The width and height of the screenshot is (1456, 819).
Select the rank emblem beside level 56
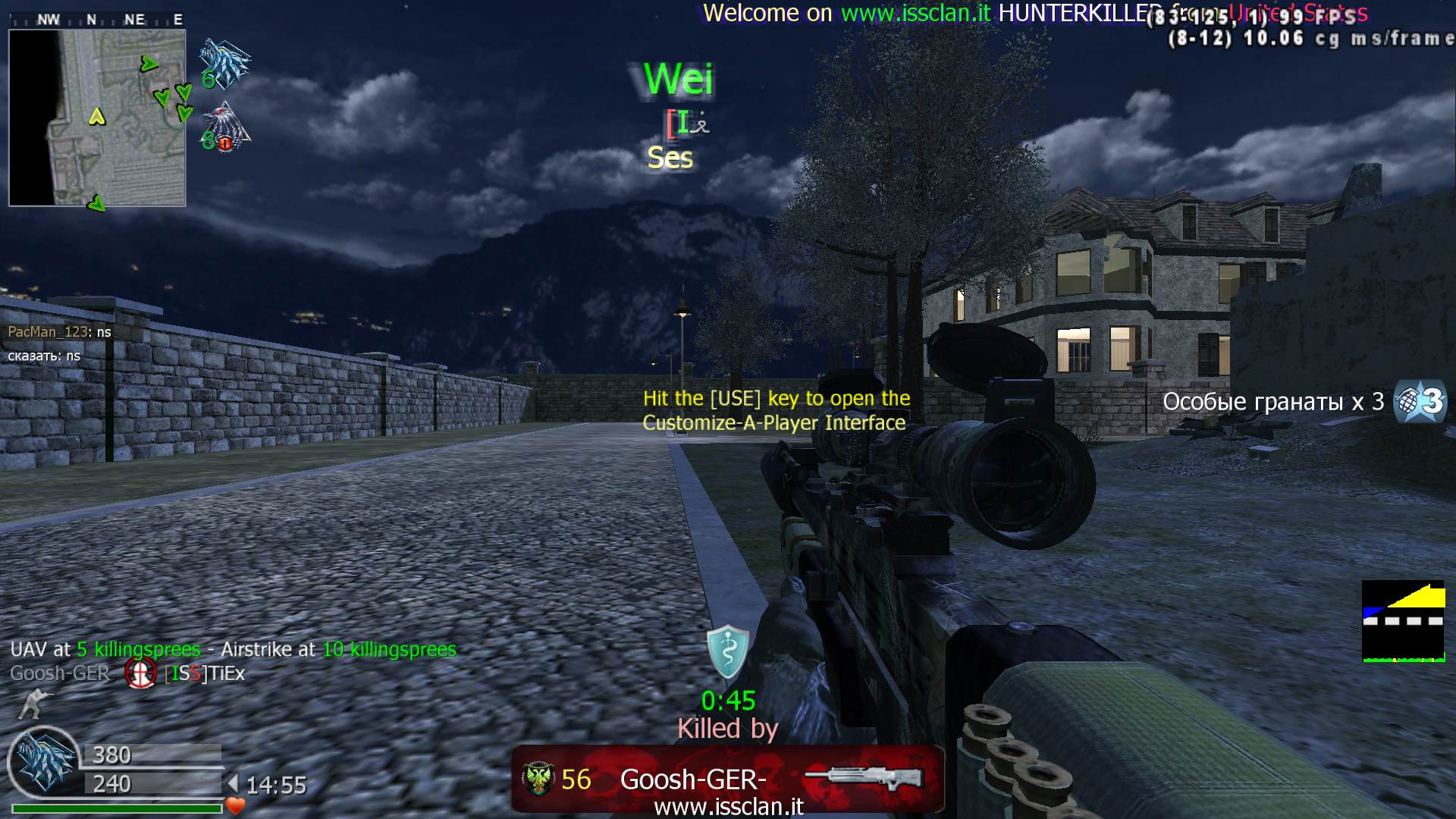point(538,779)
